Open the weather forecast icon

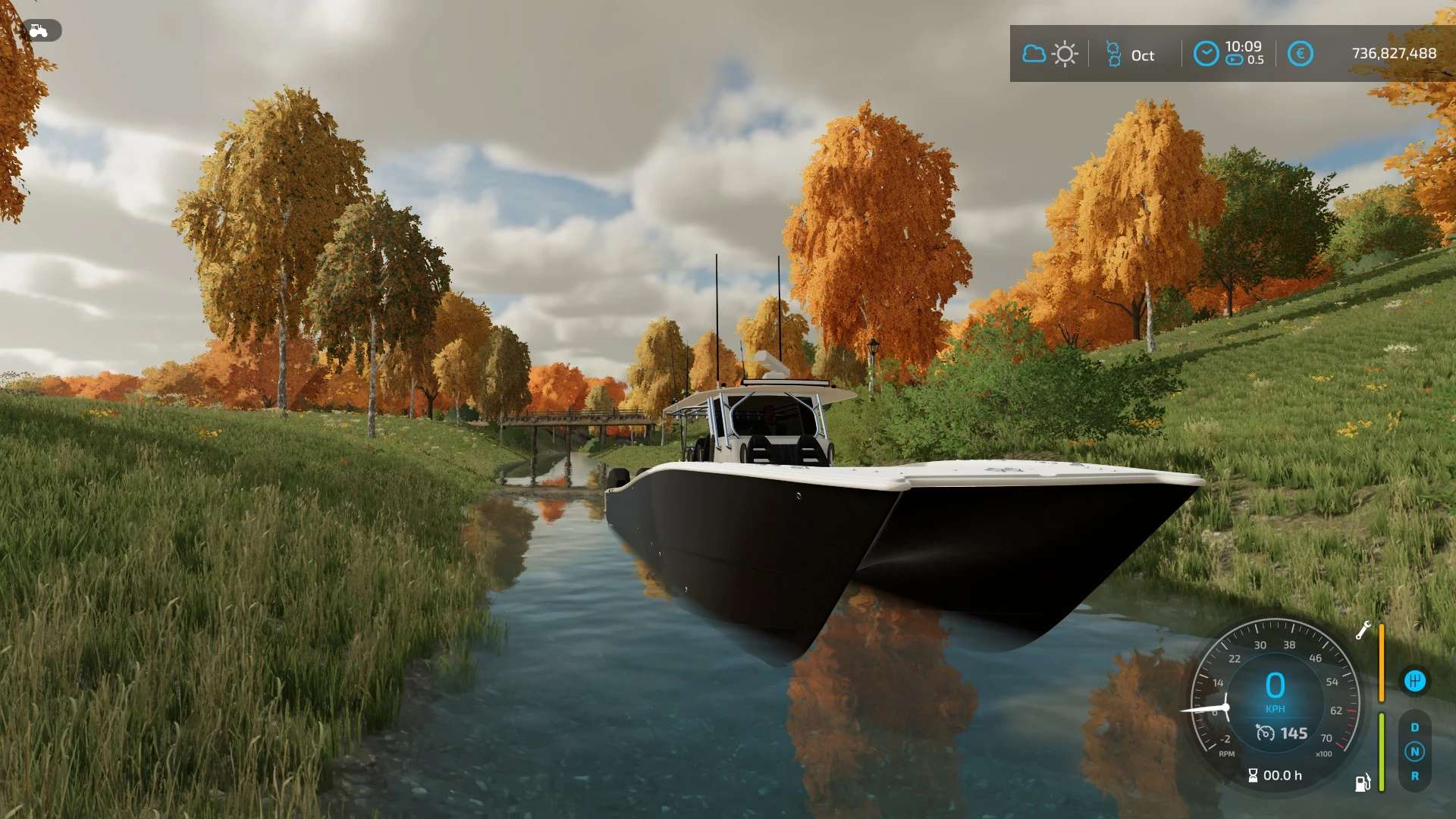[x=1050, y=54]
